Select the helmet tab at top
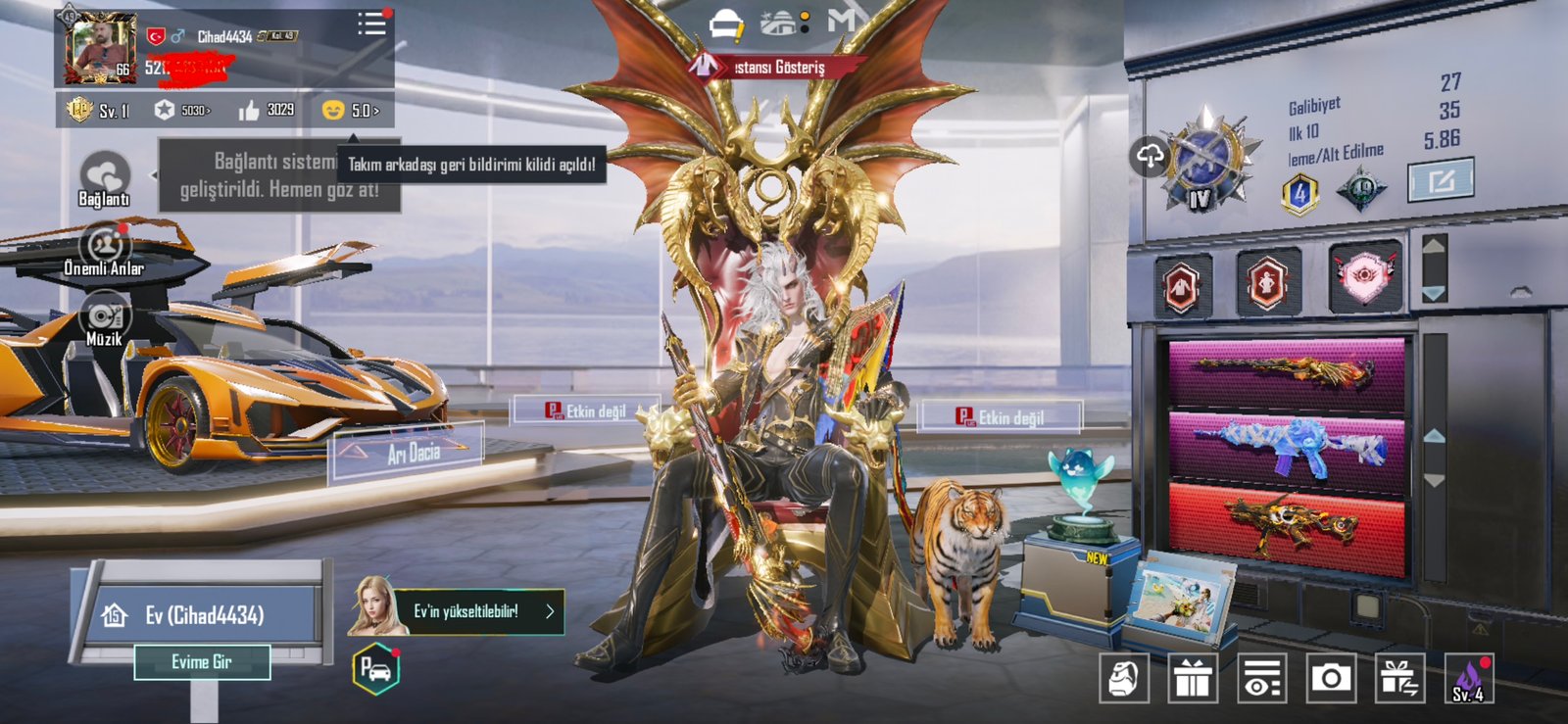 click(726, 24)
